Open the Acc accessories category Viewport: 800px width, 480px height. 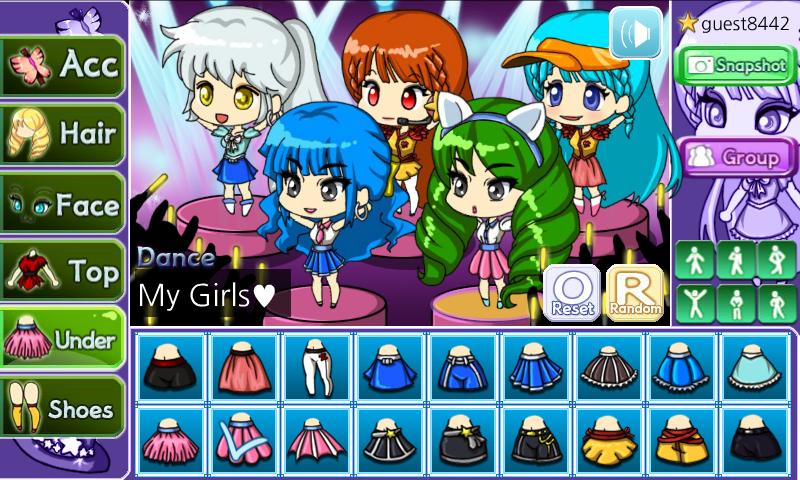click(63, 66)
